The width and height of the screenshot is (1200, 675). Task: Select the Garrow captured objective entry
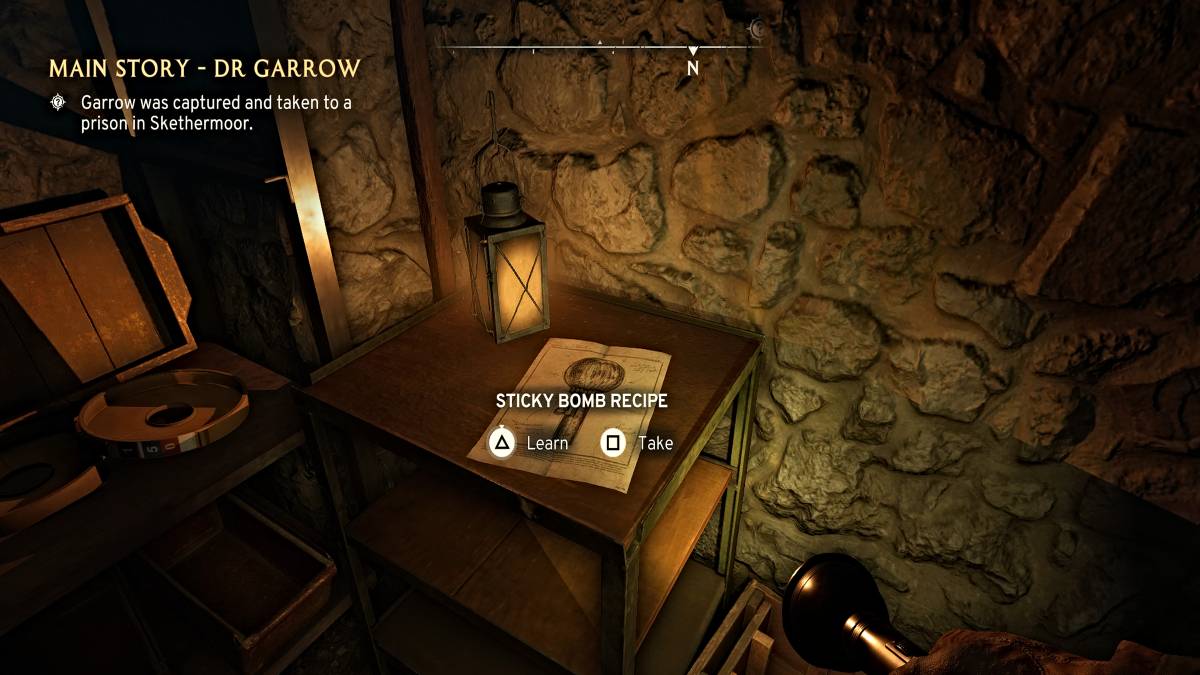[215, 113]
